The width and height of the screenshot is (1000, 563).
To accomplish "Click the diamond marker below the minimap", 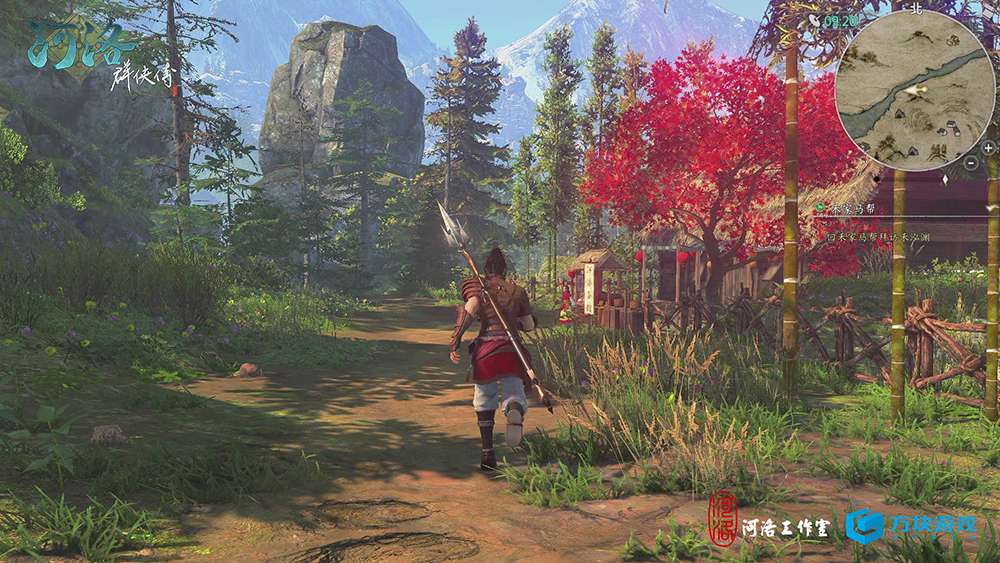I will click(x=945, y=180).
